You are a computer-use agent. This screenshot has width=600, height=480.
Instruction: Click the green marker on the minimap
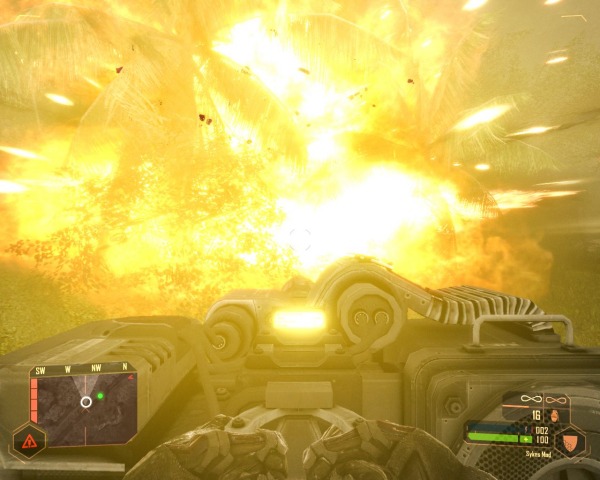[x=101, y=396]
